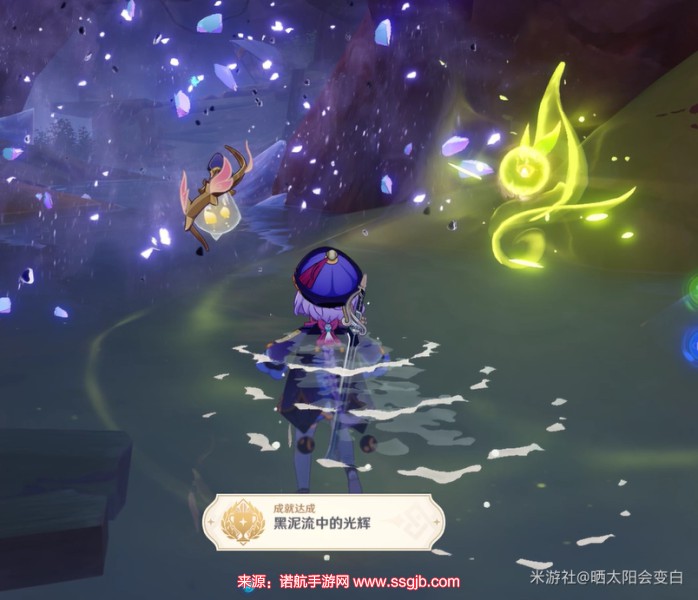The image size is (698, 600).
Task: Open the 黑泥流中的光辉 achievement notification banner
Action: tap(322, 521)
